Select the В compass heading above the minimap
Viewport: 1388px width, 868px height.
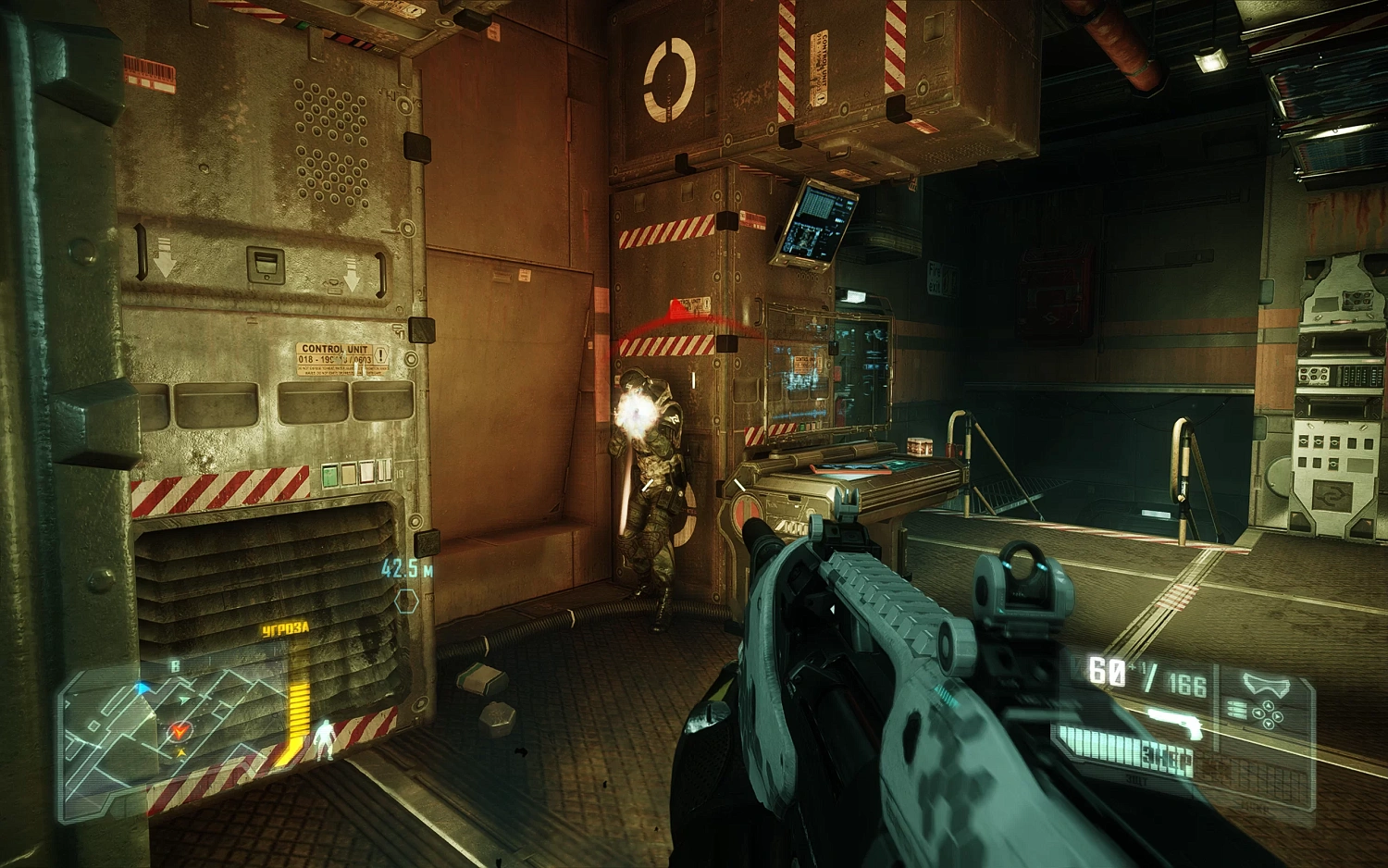tap(176, 664)
